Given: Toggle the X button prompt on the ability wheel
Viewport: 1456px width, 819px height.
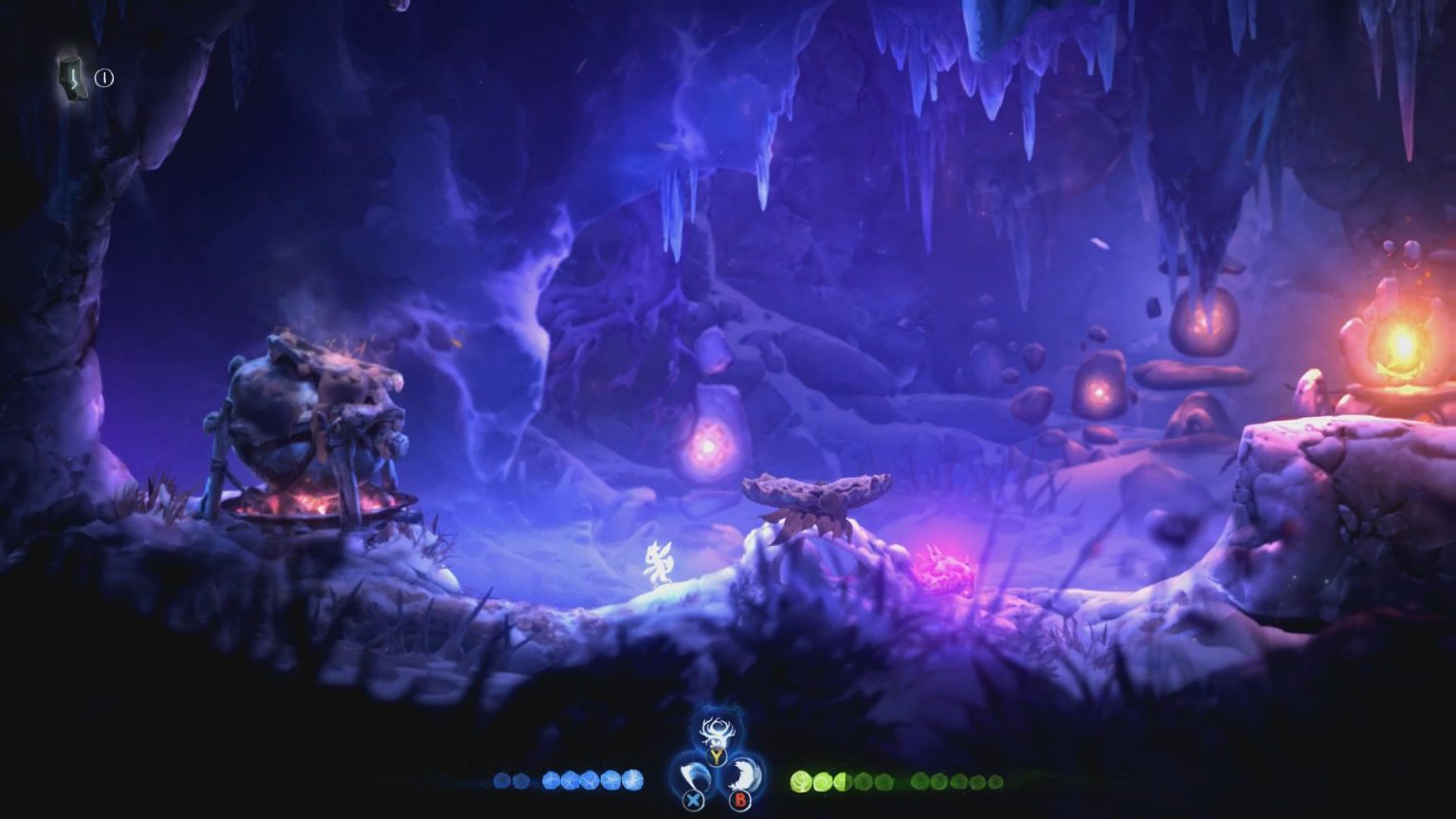Looking at the screenshot, I should [693, 800].
